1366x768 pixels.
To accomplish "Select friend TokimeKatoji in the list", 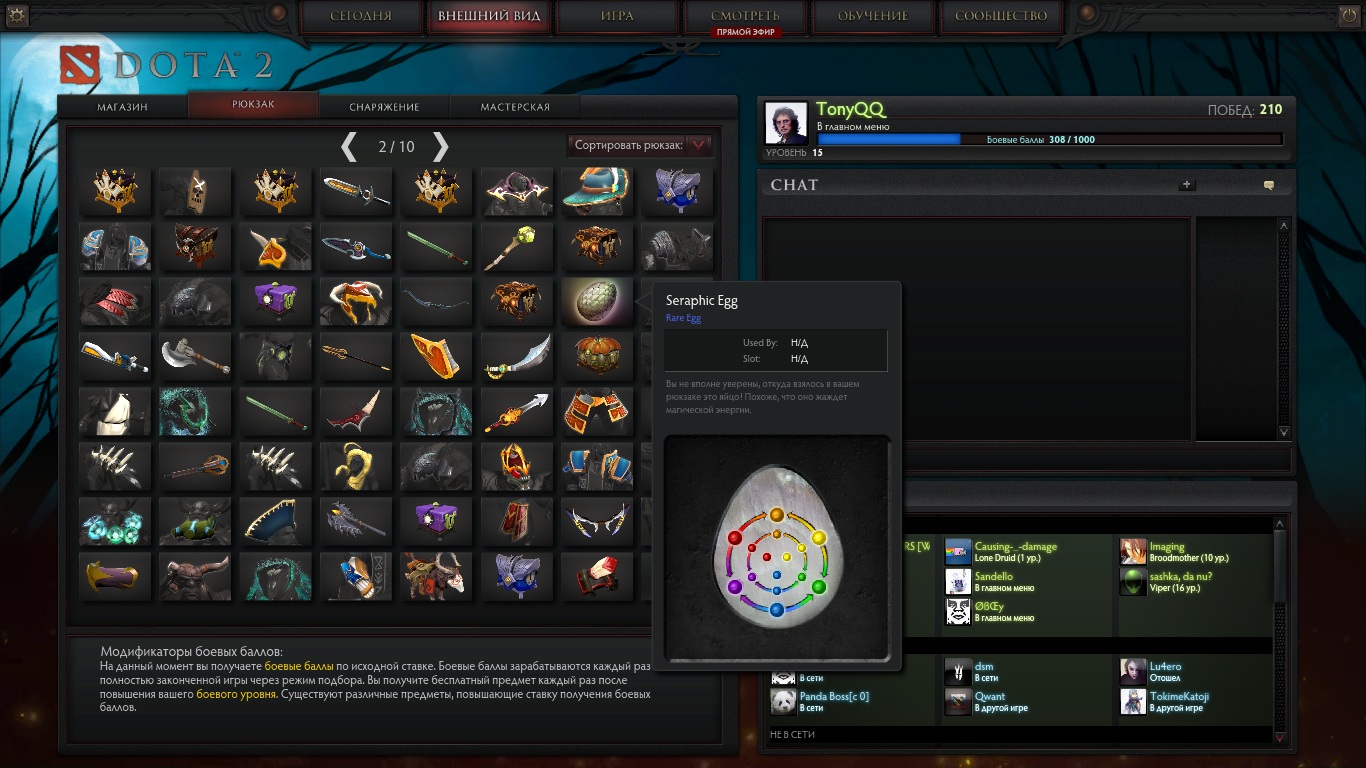I will coord(1180,702).
